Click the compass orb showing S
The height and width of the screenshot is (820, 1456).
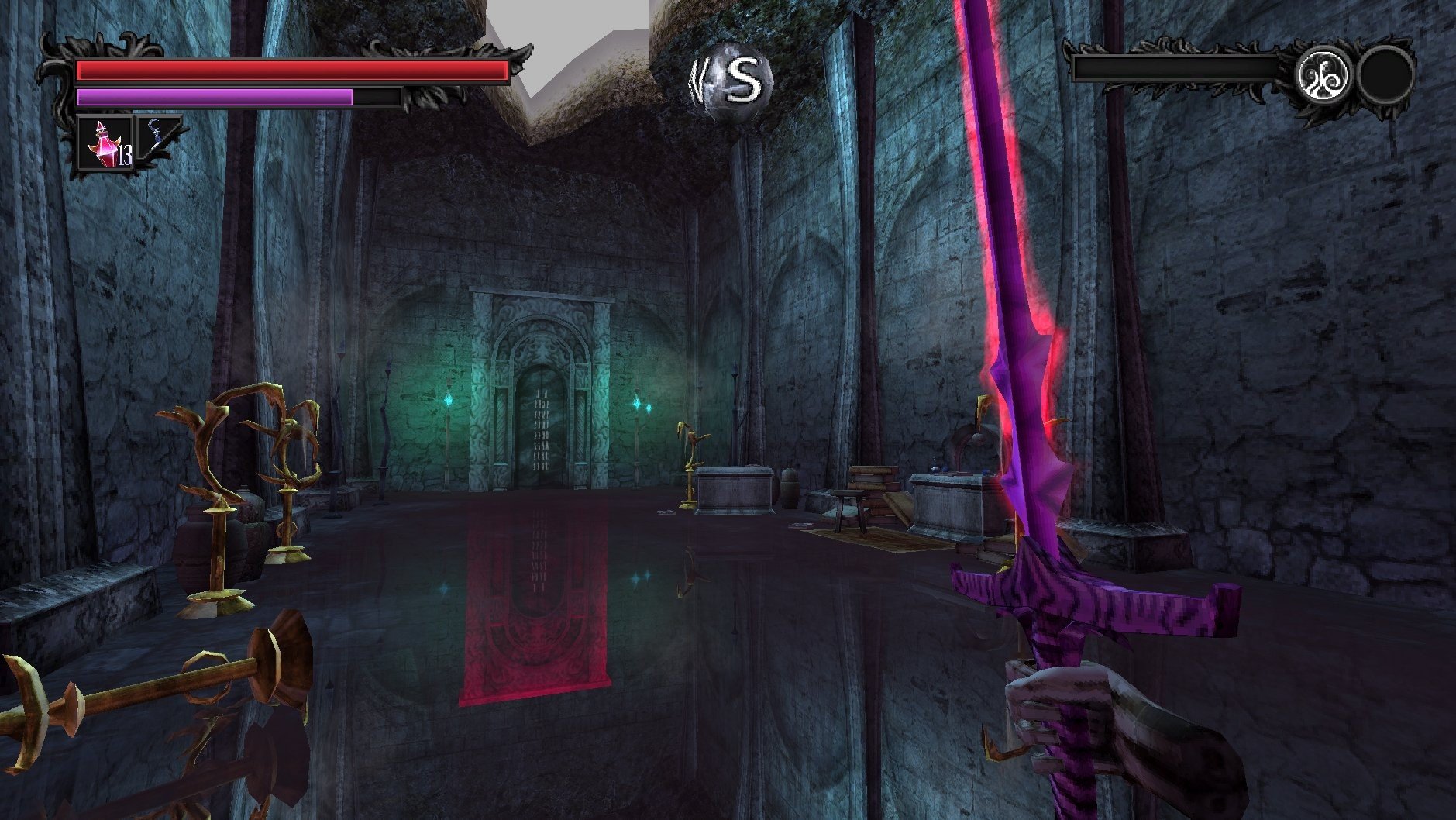coord(730,81)
